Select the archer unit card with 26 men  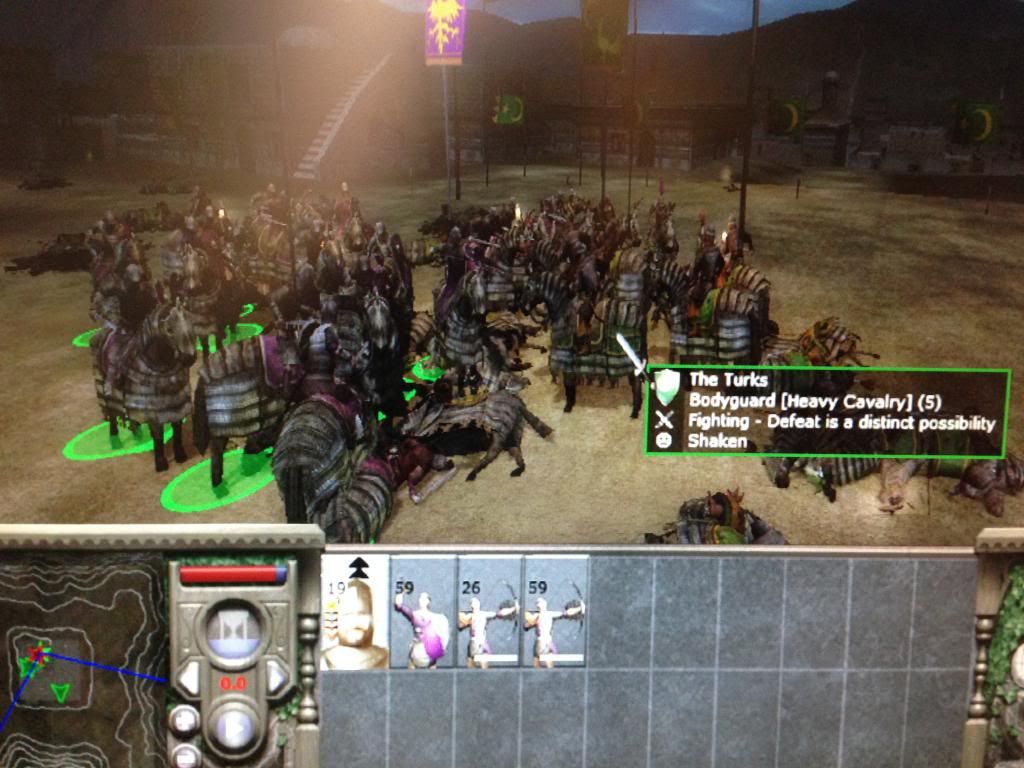[x=490, y=612]
